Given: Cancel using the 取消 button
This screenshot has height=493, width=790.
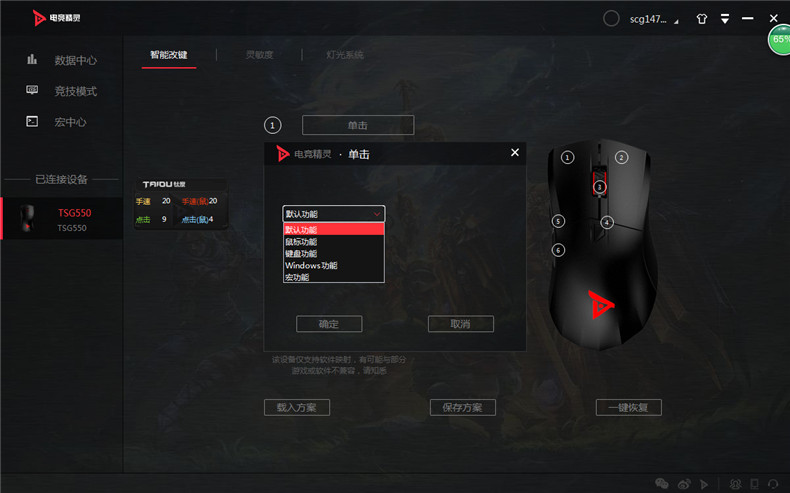Looking at the screenshot, I should pyautogui.click(x=460, y=324).
